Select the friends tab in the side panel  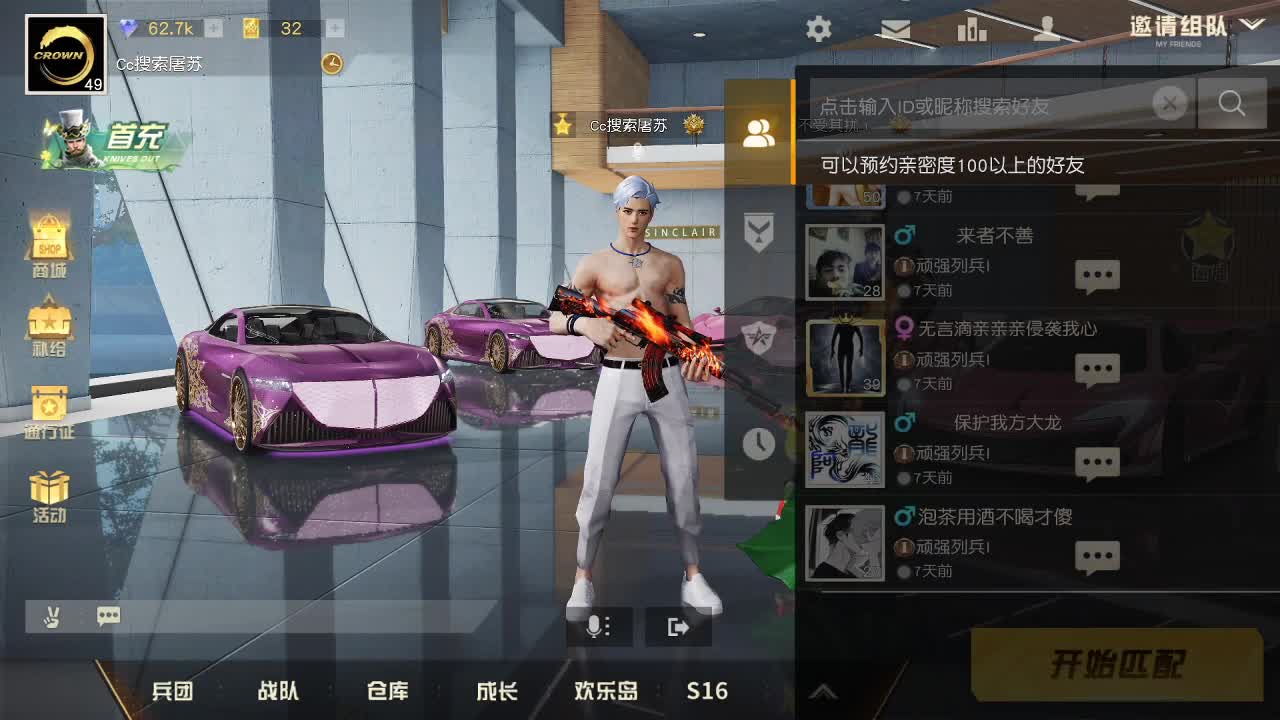759,132
